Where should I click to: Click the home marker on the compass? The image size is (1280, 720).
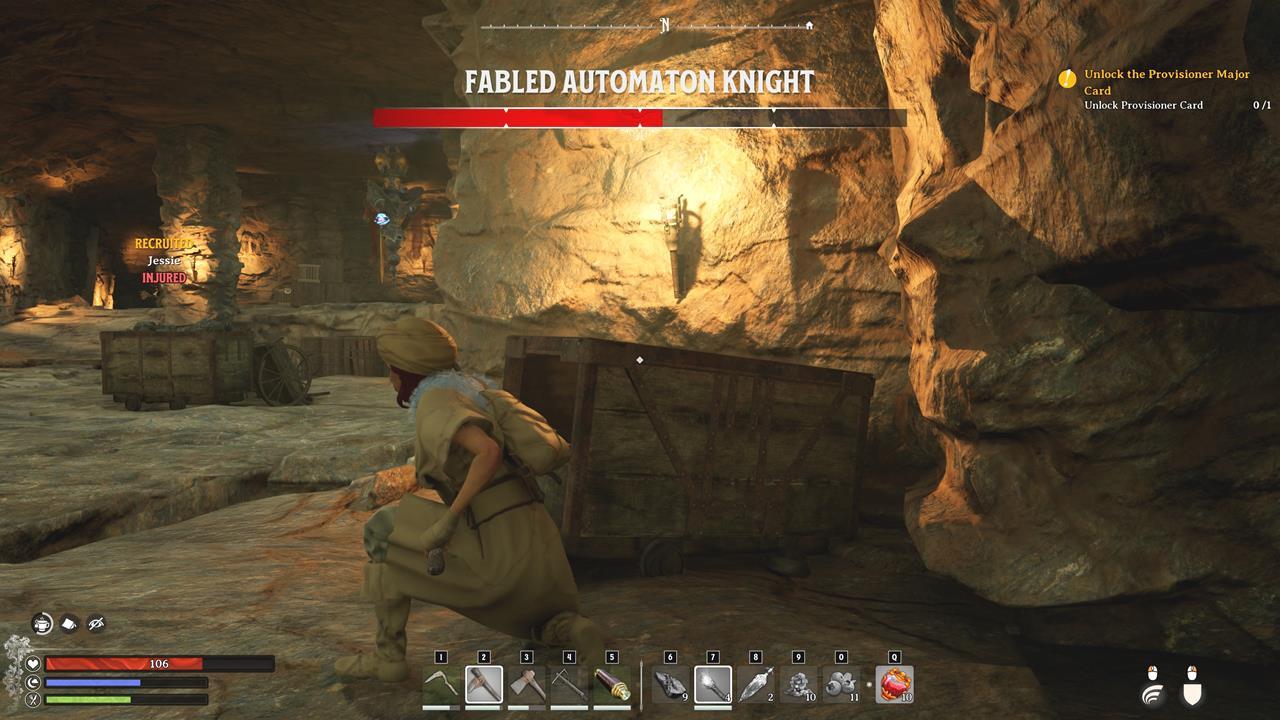tap(809, 26)
